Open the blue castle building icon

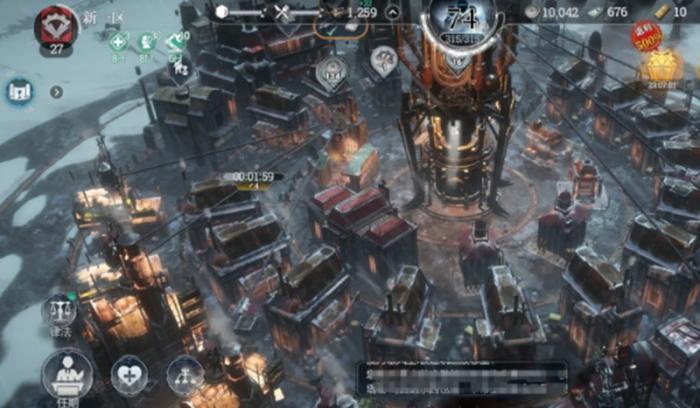click(19, 92)
